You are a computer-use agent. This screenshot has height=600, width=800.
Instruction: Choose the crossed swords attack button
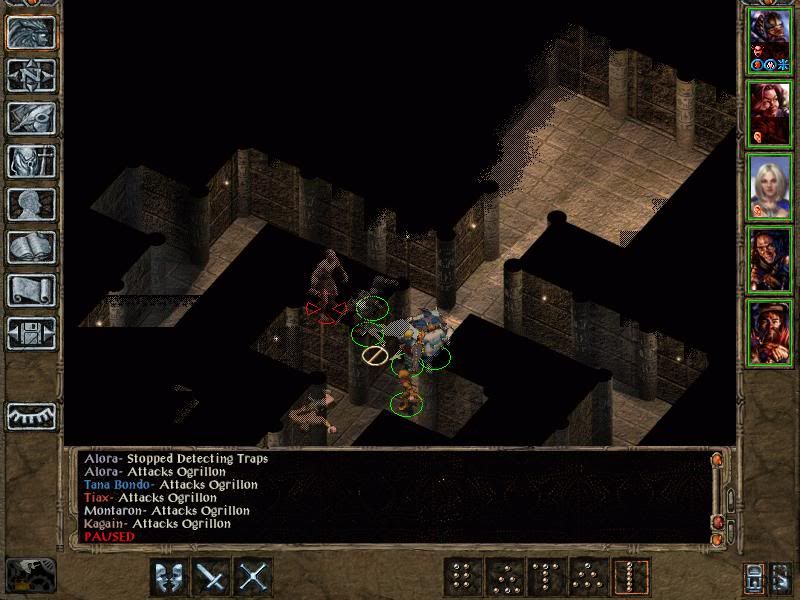[255, 577]
